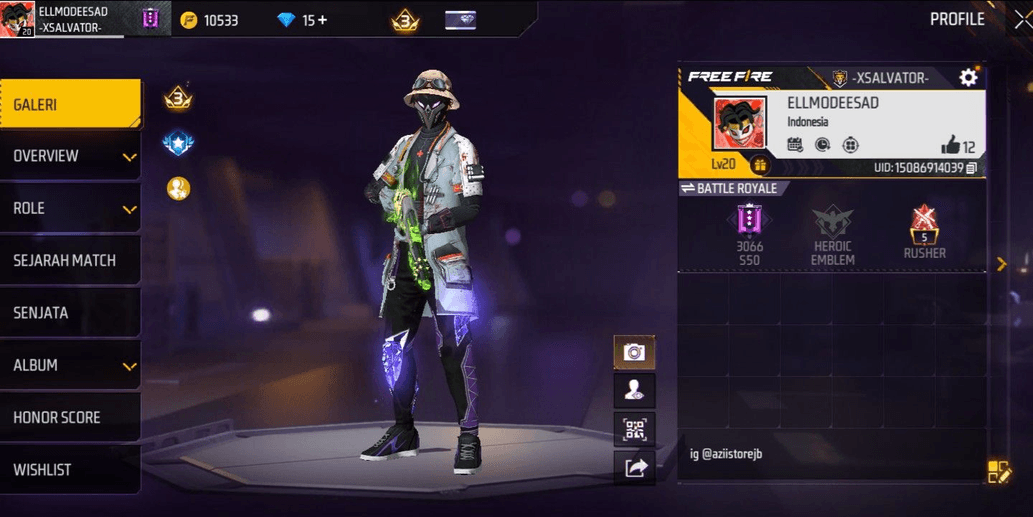1033x517 pixels.
Task: Add diamonds with the plus button
Action: coord(322,20)
